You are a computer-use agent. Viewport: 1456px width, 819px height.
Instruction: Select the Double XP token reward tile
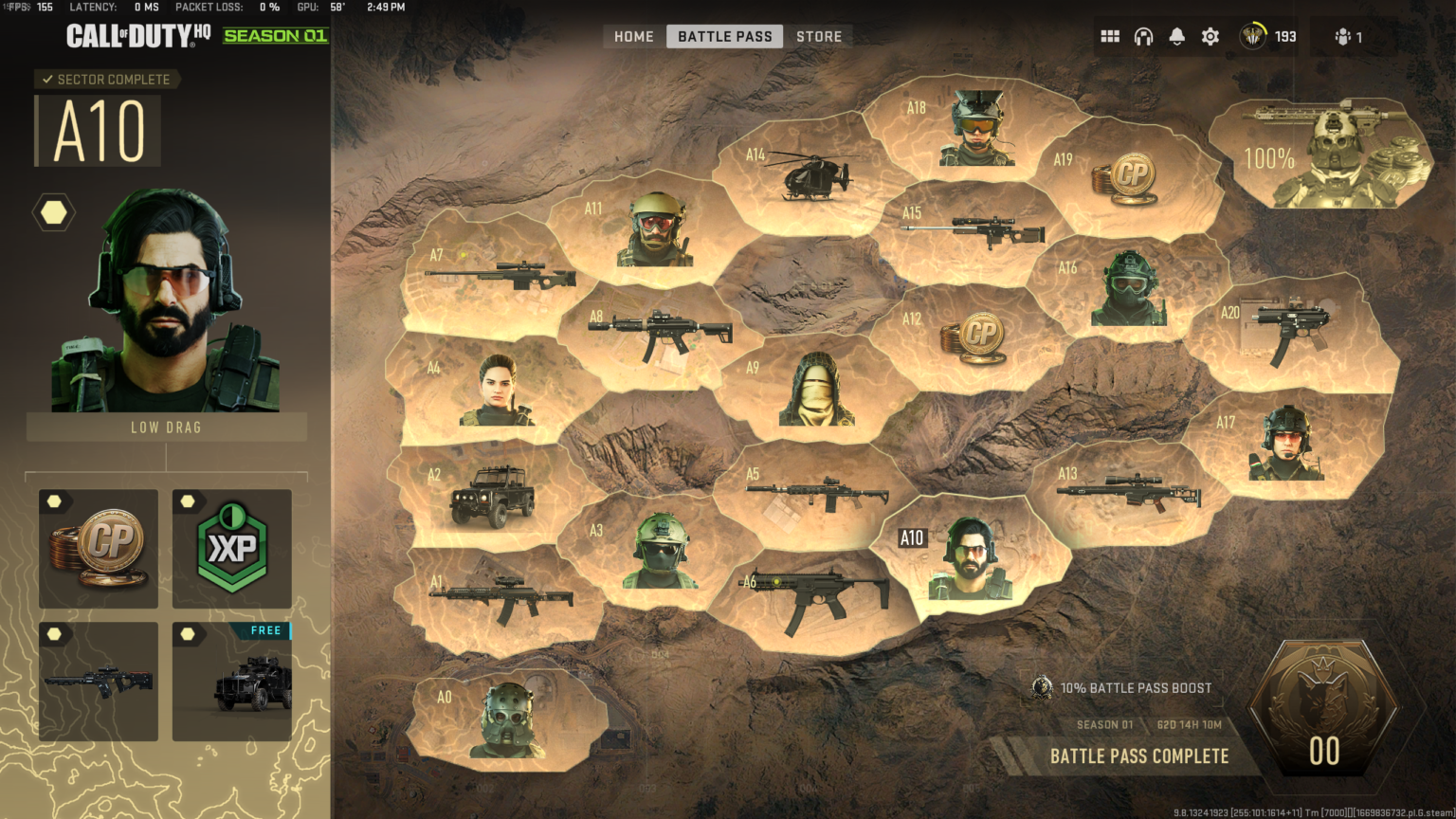click(x=231, y=550)
